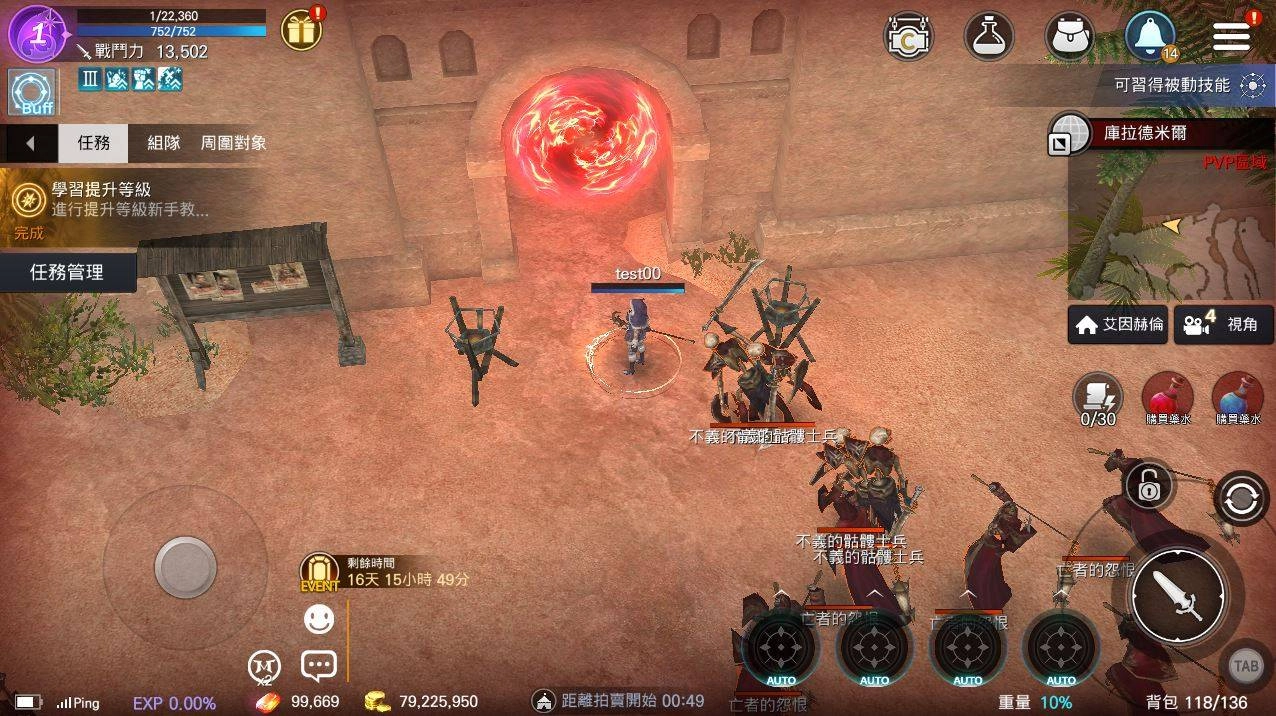Switch to the 組隊 tab

click(164, 143)
